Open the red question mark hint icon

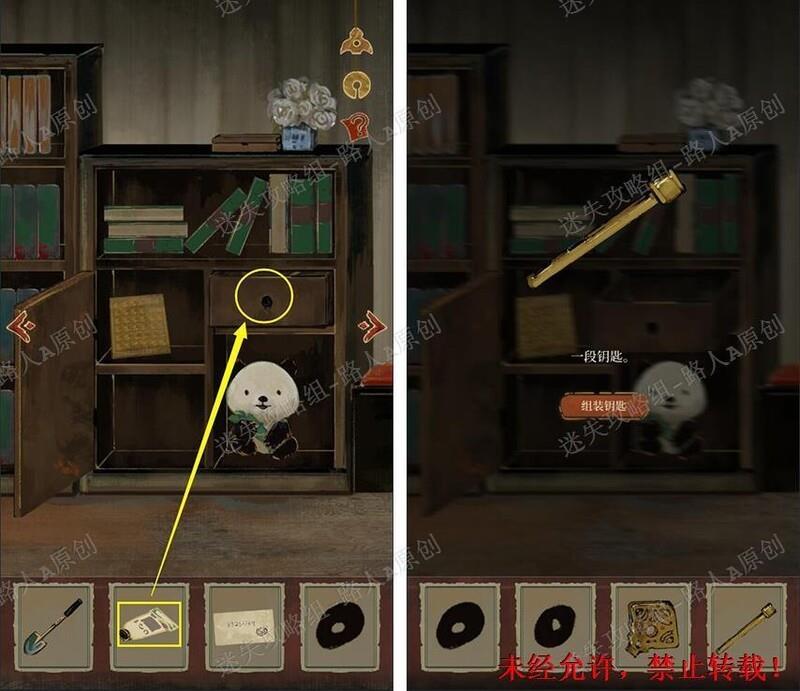353,126
